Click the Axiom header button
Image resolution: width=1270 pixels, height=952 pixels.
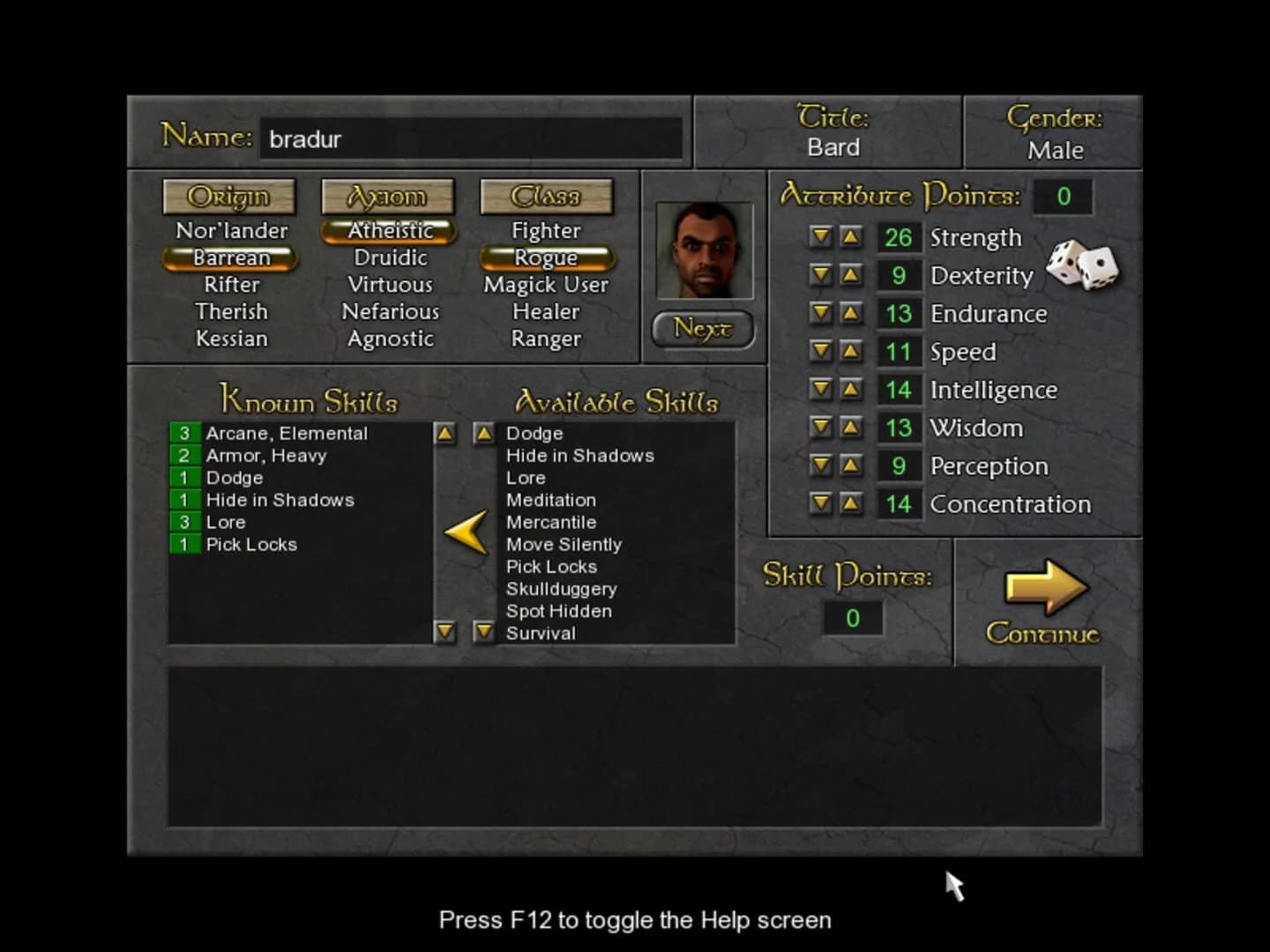388,197
